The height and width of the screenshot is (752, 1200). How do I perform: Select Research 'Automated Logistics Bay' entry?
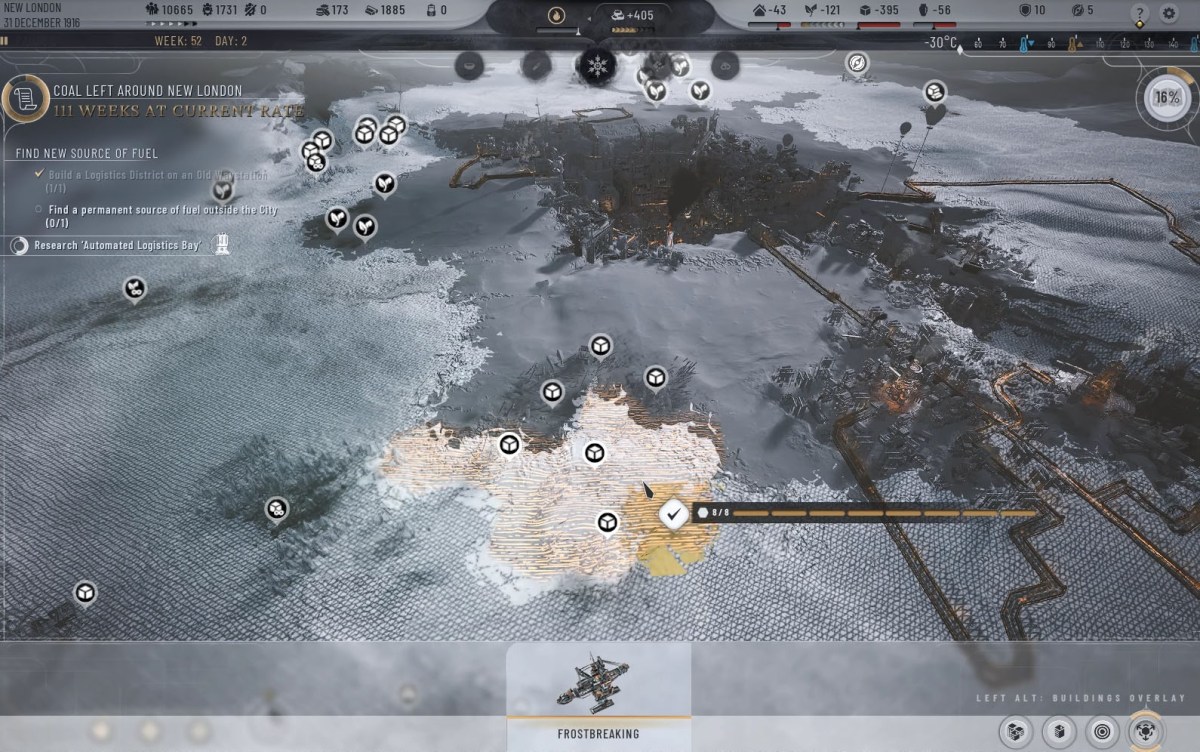tap(118, 245)
